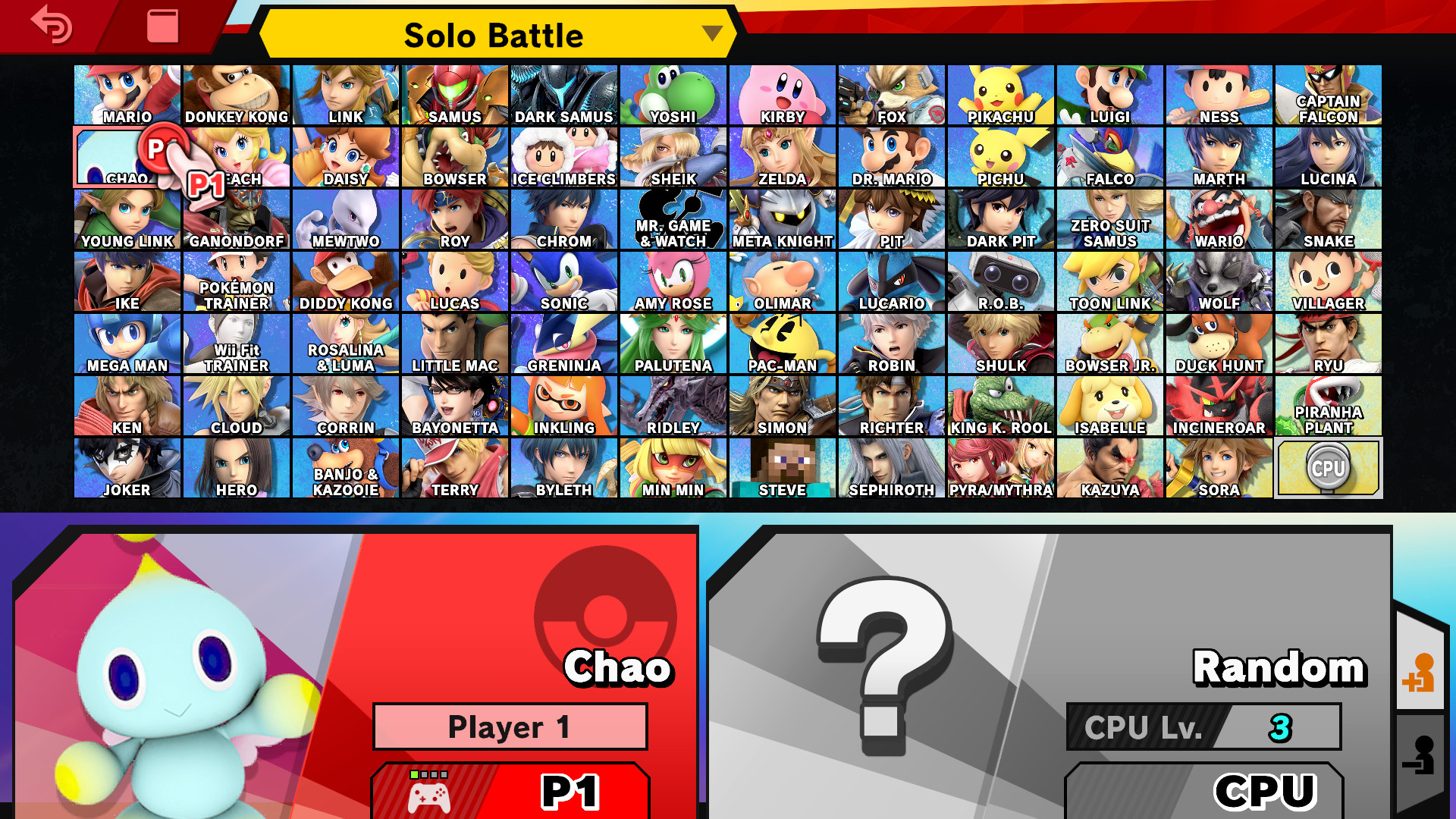Select Kirby from the fighter roster
1456x819 pixels.
783,94
